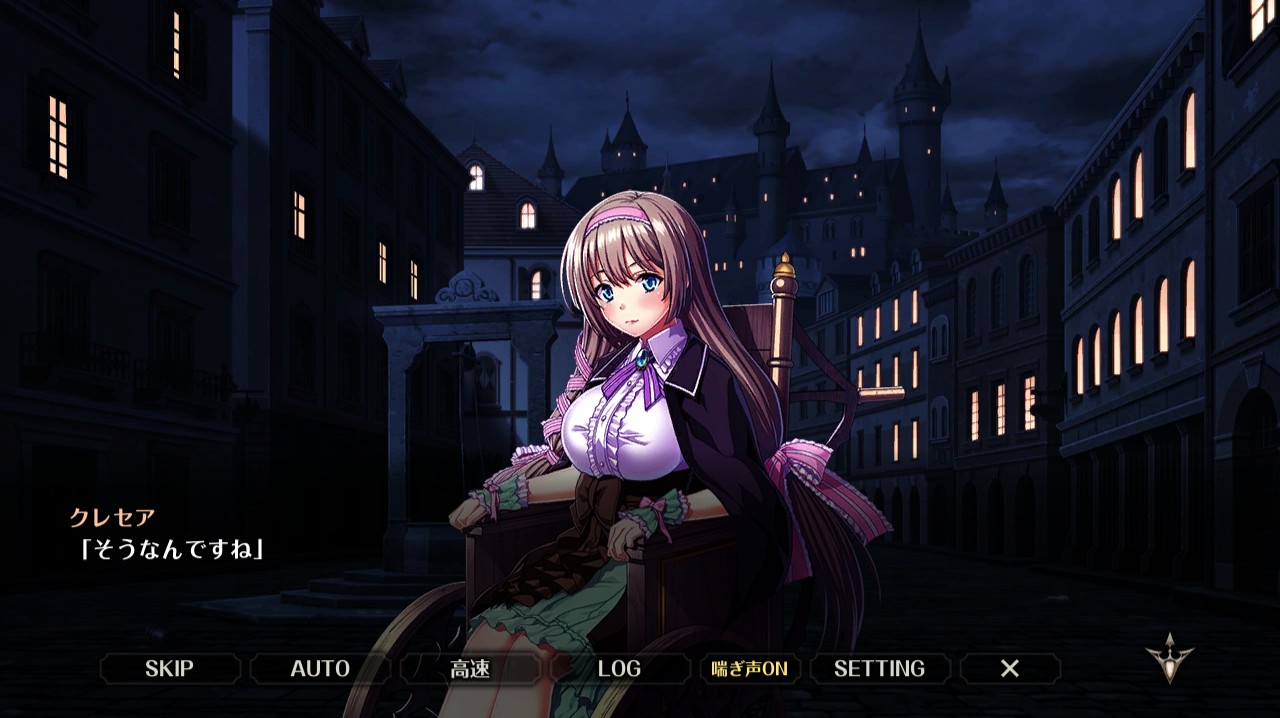Enable AUTO text advance
The height and width of the screenshot is (718, 1280).
[x=320, y=669]
